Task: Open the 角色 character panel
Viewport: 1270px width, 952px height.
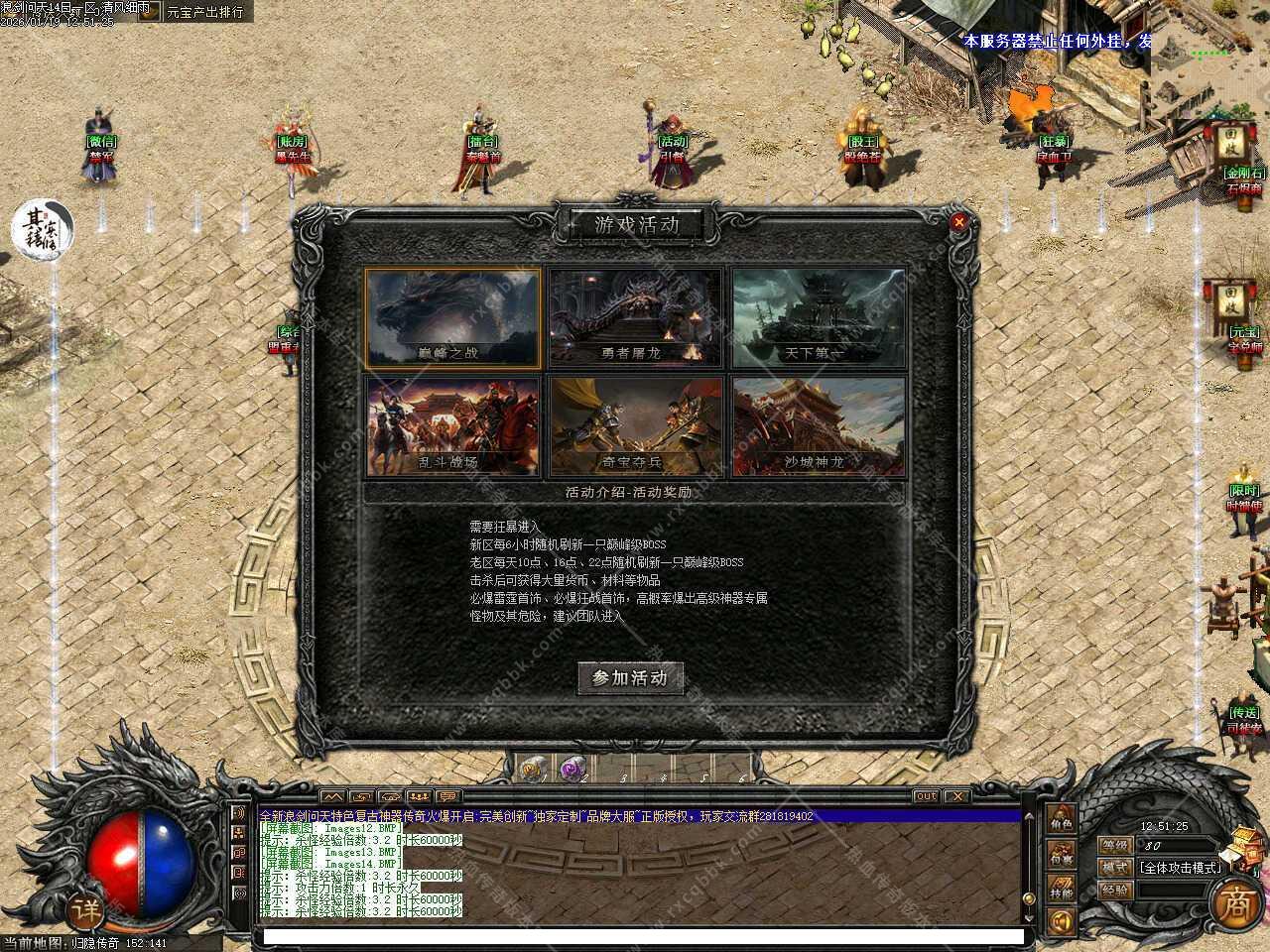Action: tap(1062, 823)
